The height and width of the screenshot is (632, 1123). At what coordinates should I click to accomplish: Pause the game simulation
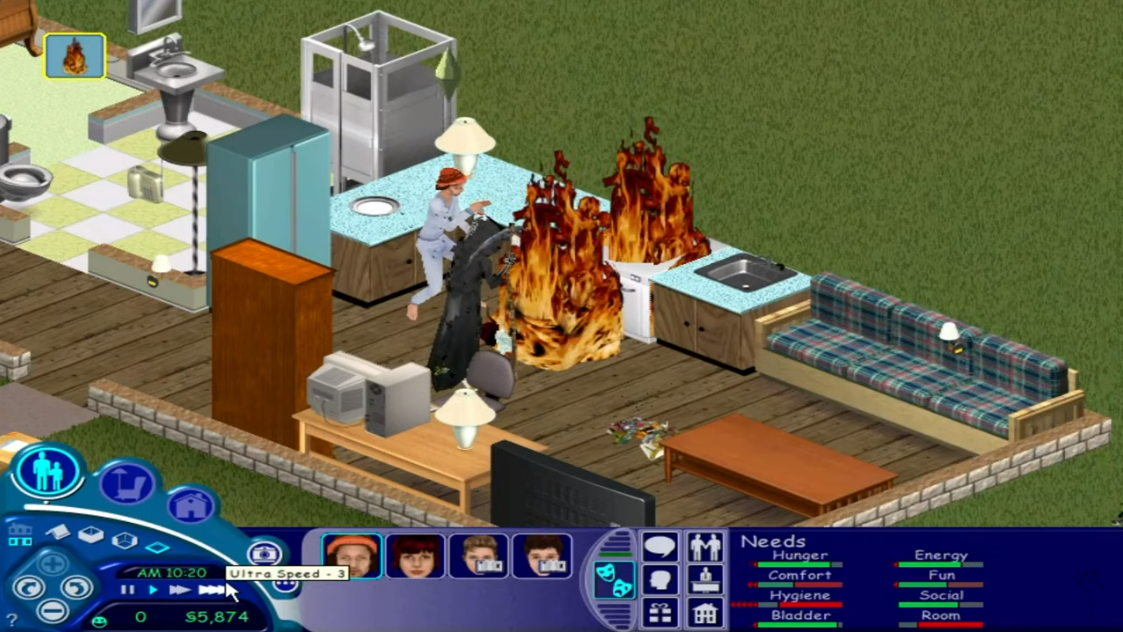point(128,591)
